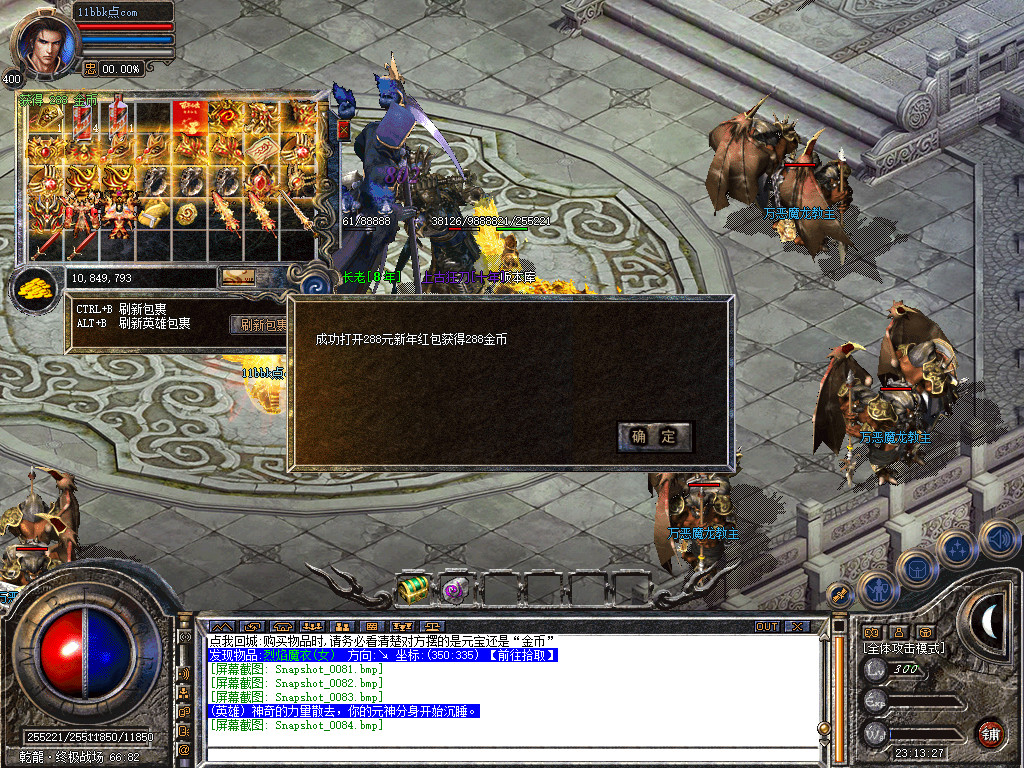This screenshot has height=768, width=1024.
Task: Confirm the red envelope dialog with 确定
Action: click(x=655, y=436)
